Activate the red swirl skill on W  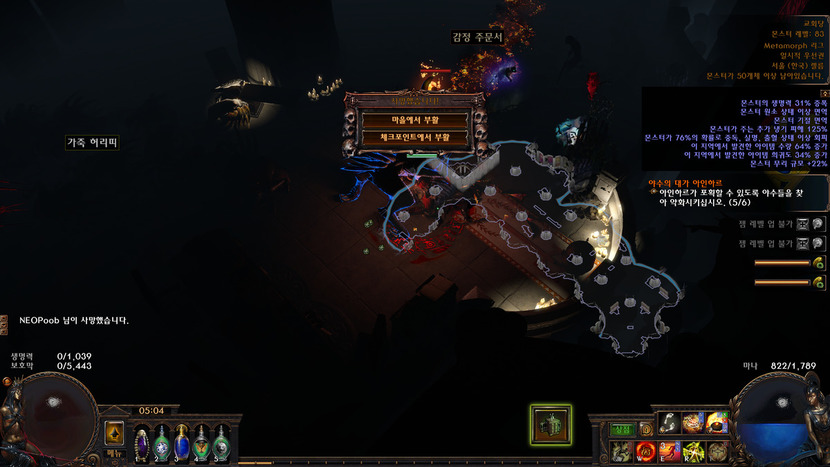pos(645,451)
